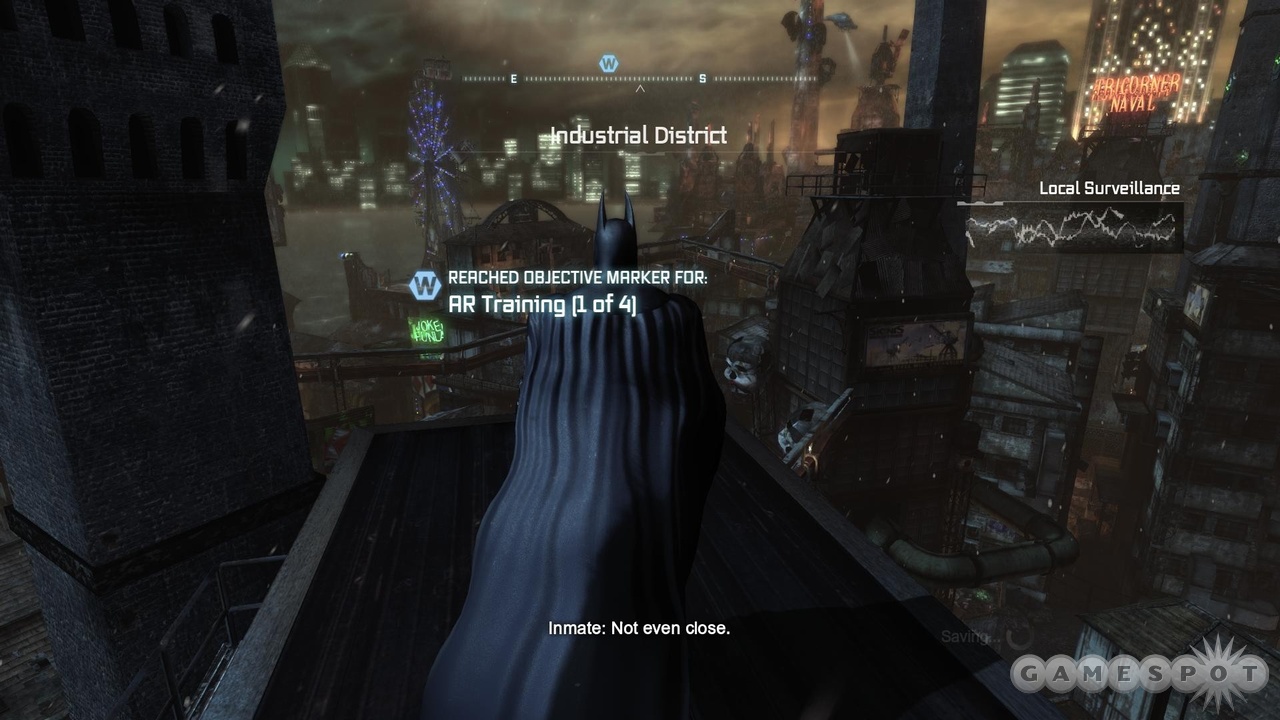Image resolution: width=1280 pixels, height=720 pixels.
Task: Select the W waypoint on the compass bar
Action: tap(611, 62)
